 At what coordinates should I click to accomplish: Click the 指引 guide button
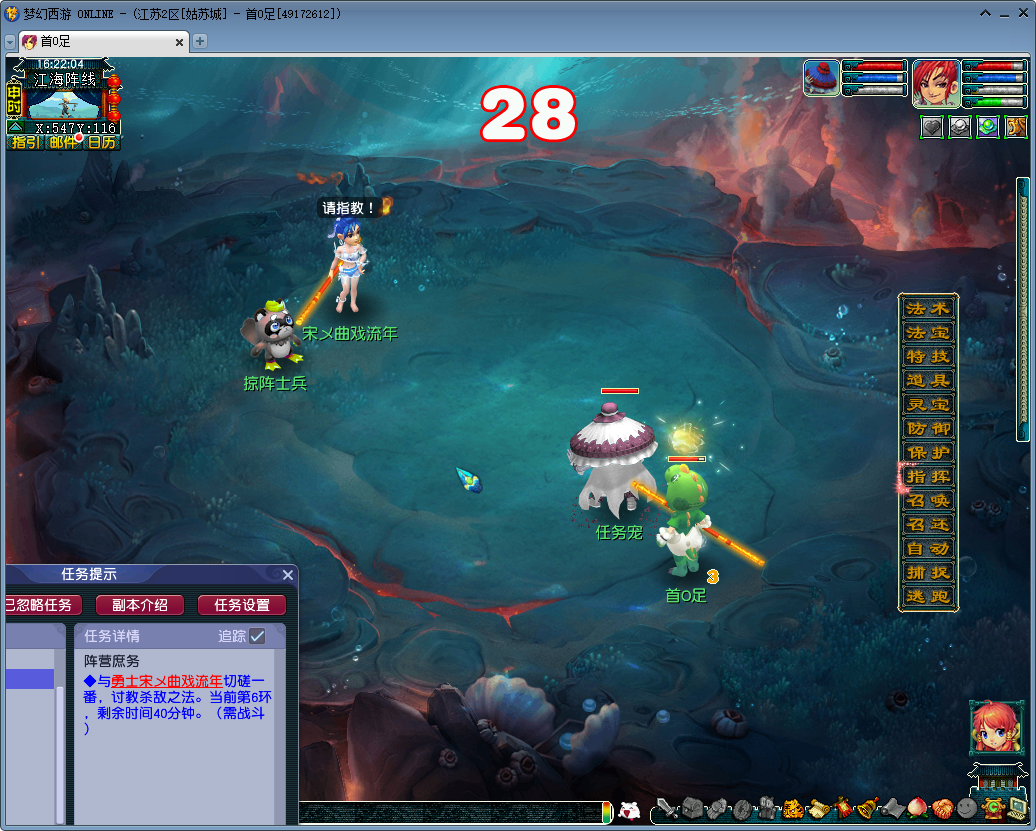25,142
